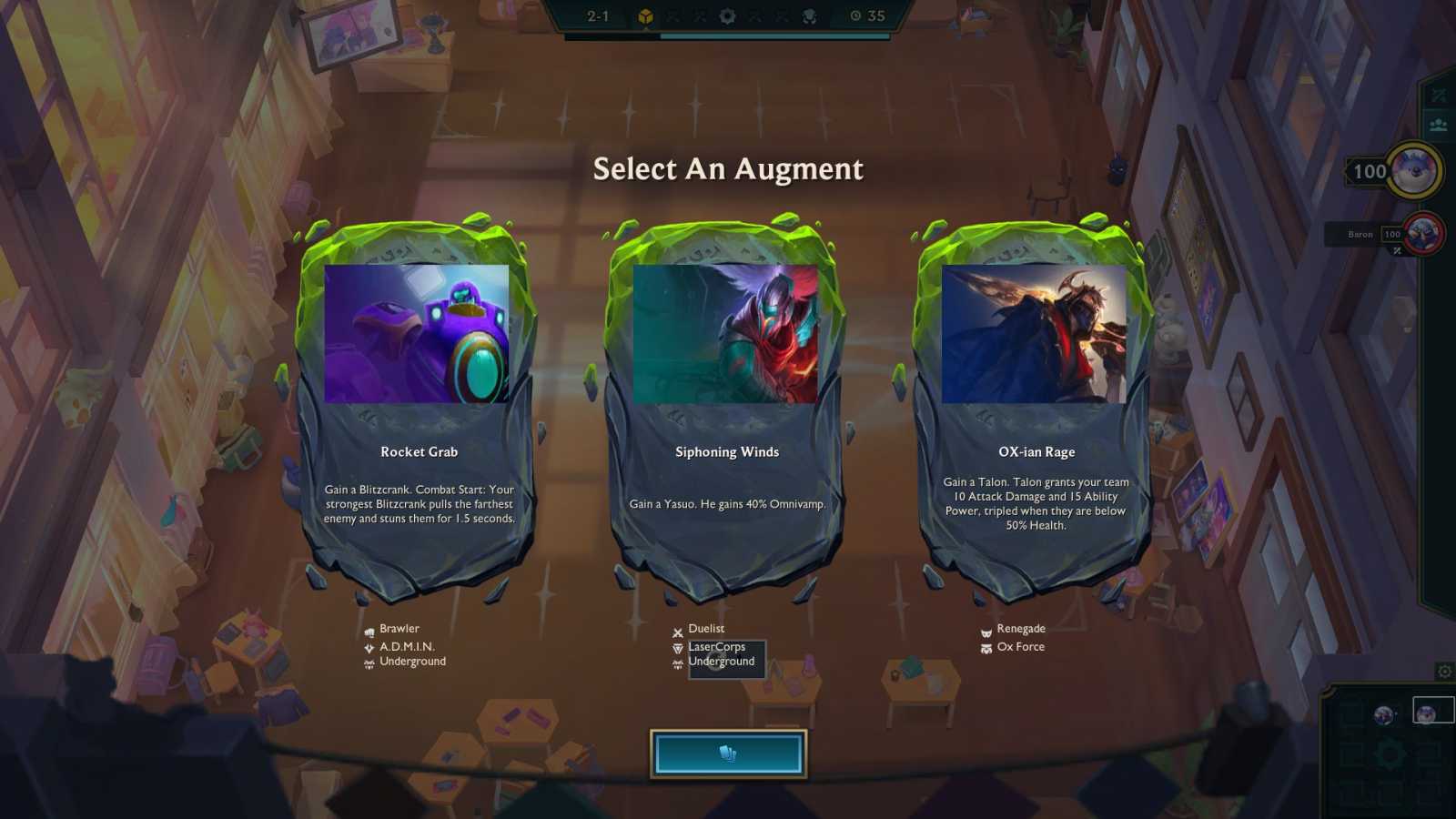1456x819 pixels.
Task: Select the Brawler trait icon under Rocket Grab
Action: tap(368, 628)
